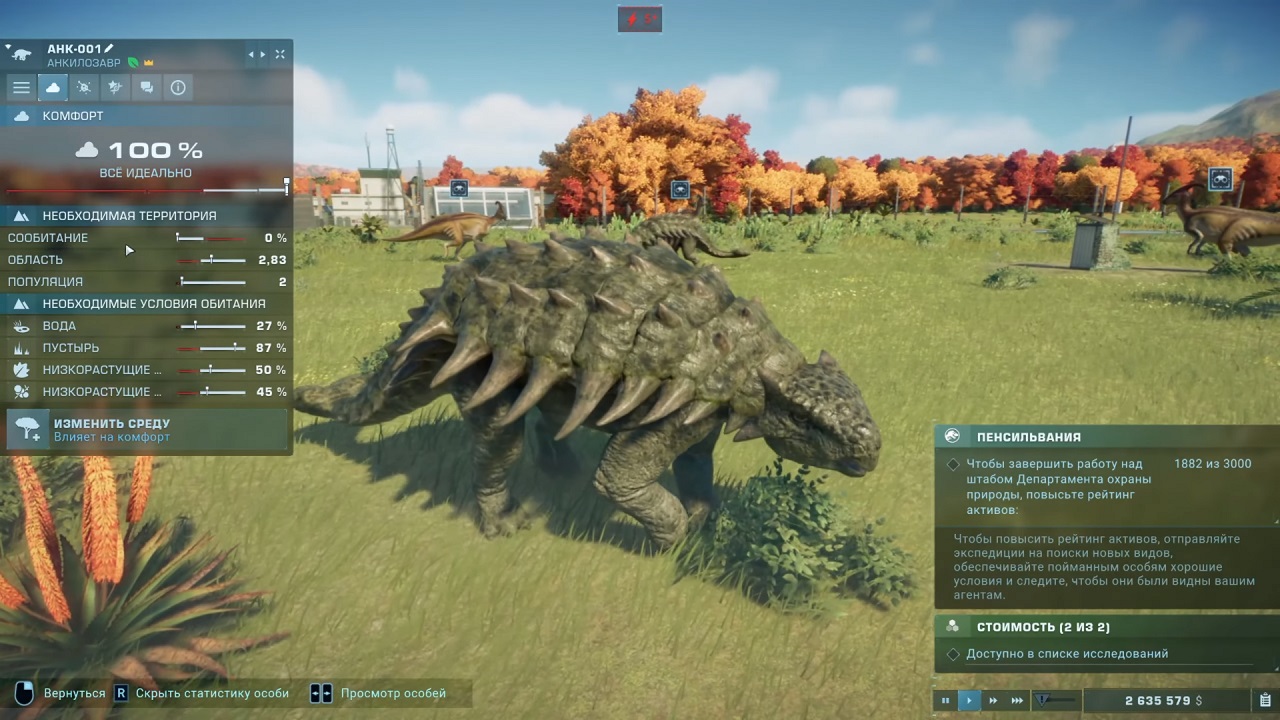Collapse the Комфорт section header

click(x=72, y=116)
